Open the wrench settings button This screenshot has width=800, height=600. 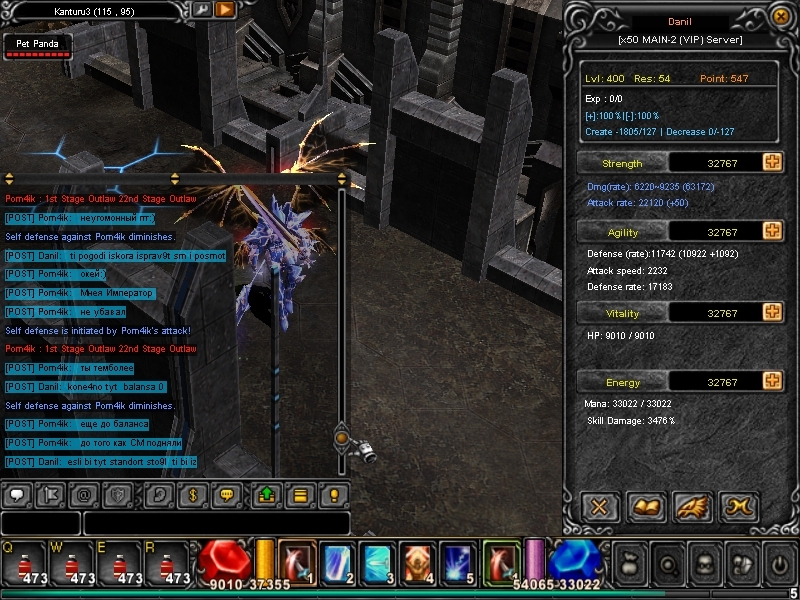coord(201,9)
